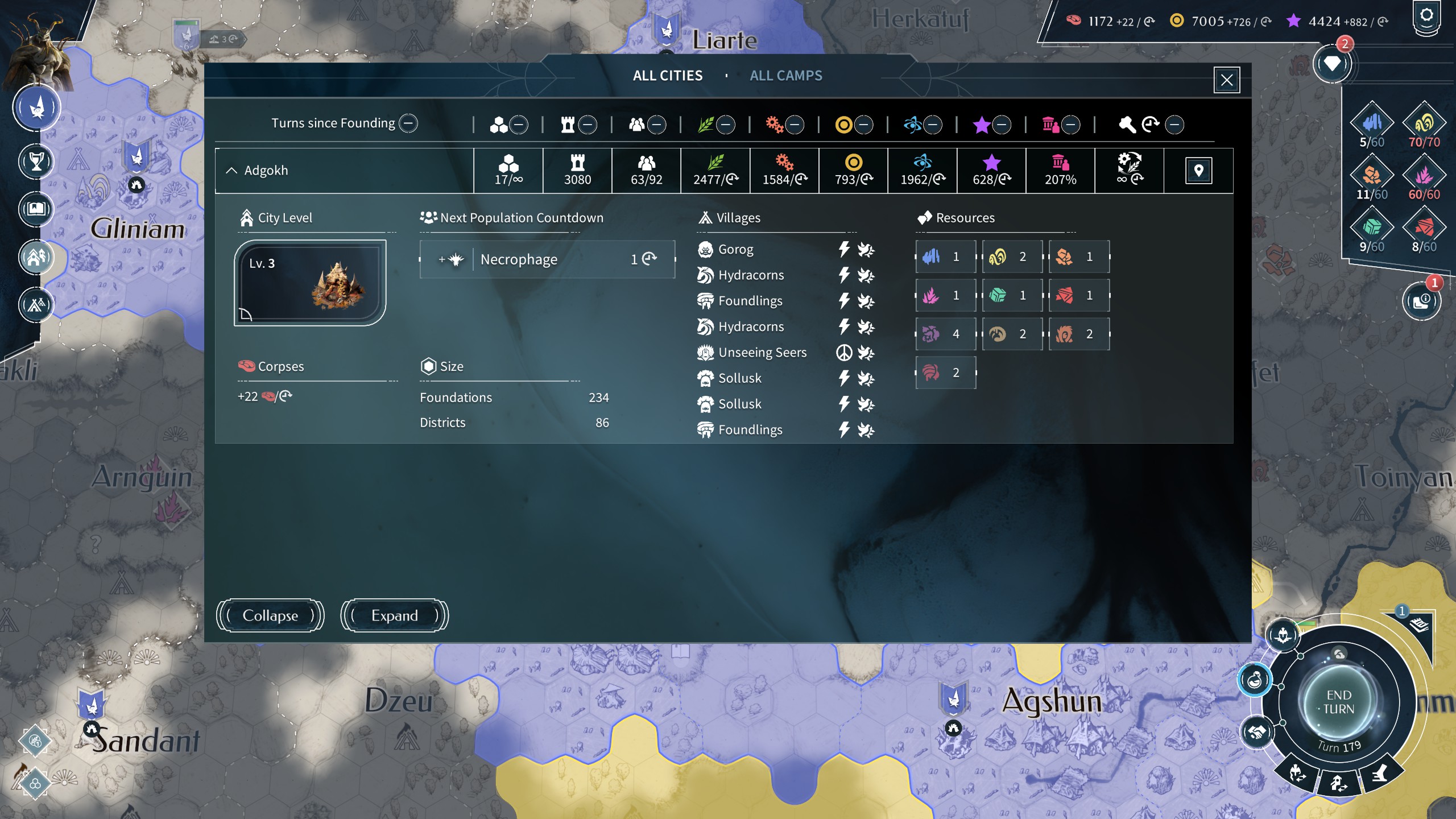Open the Lv. 3 city level thumbnail
This screenshot has width=1456, height=819.
[310, 283]
